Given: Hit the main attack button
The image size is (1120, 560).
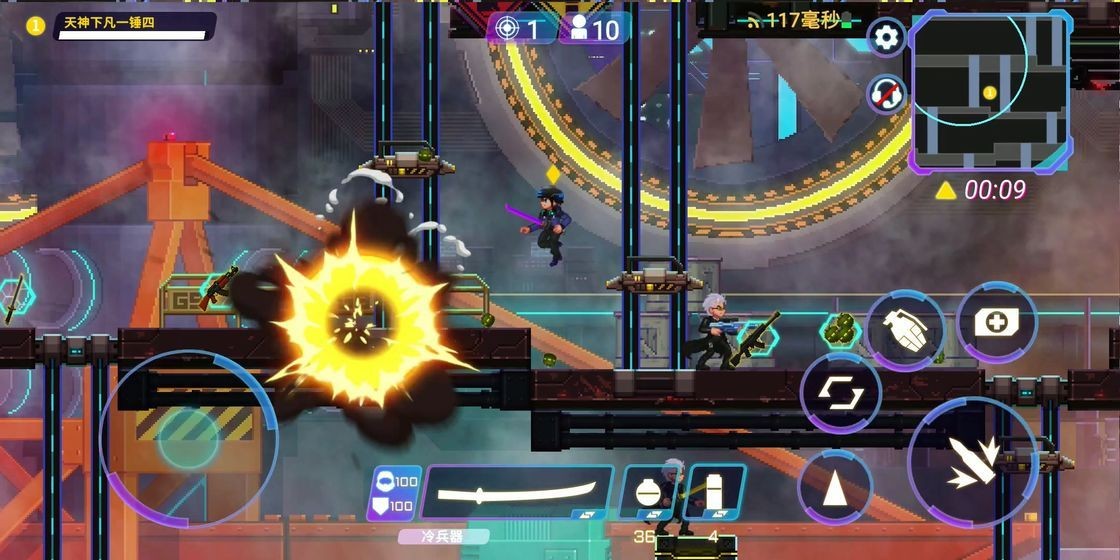Looking at the screenshot, I should 971,463.
